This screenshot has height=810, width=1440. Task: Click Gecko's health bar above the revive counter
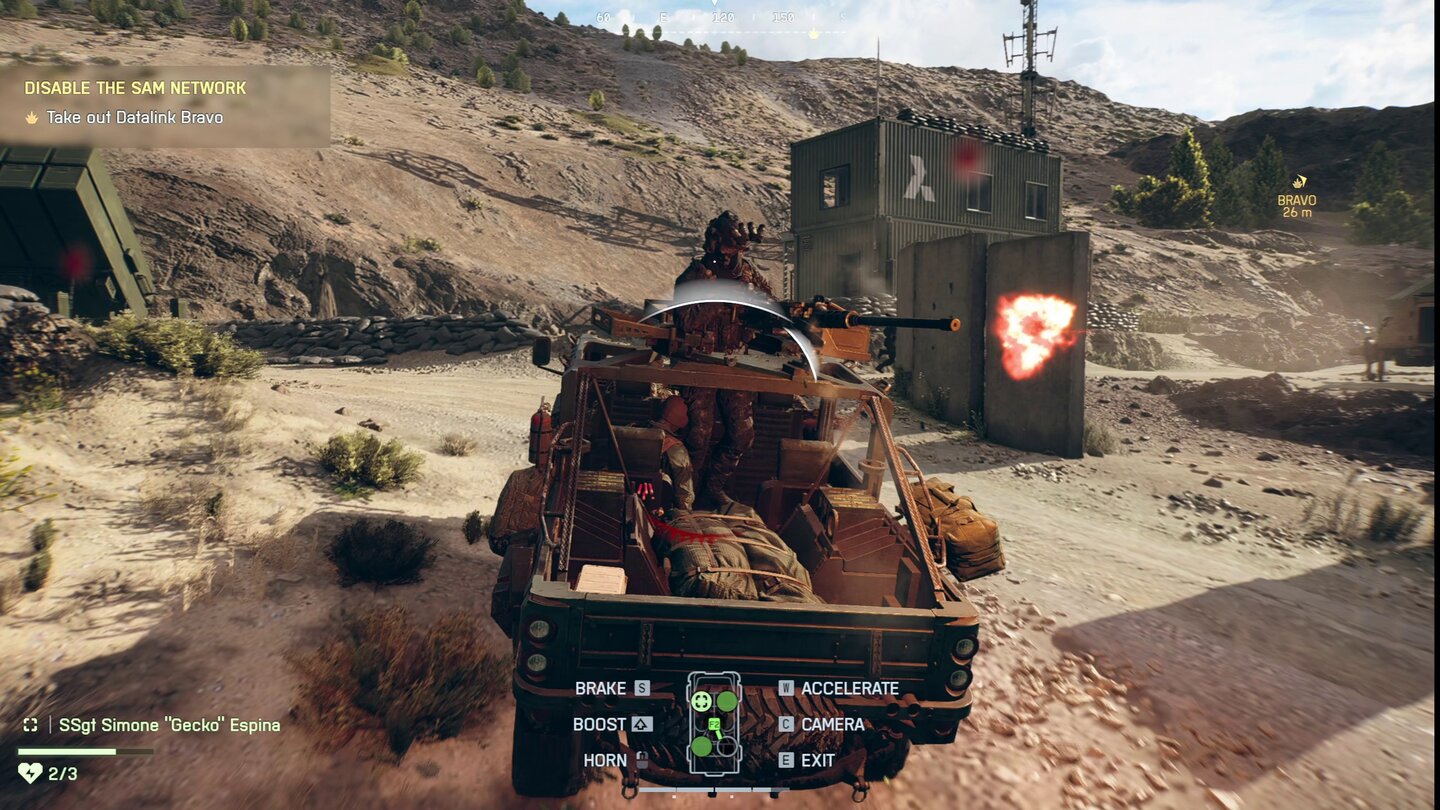pyautogui.click(x=84, y=752)
